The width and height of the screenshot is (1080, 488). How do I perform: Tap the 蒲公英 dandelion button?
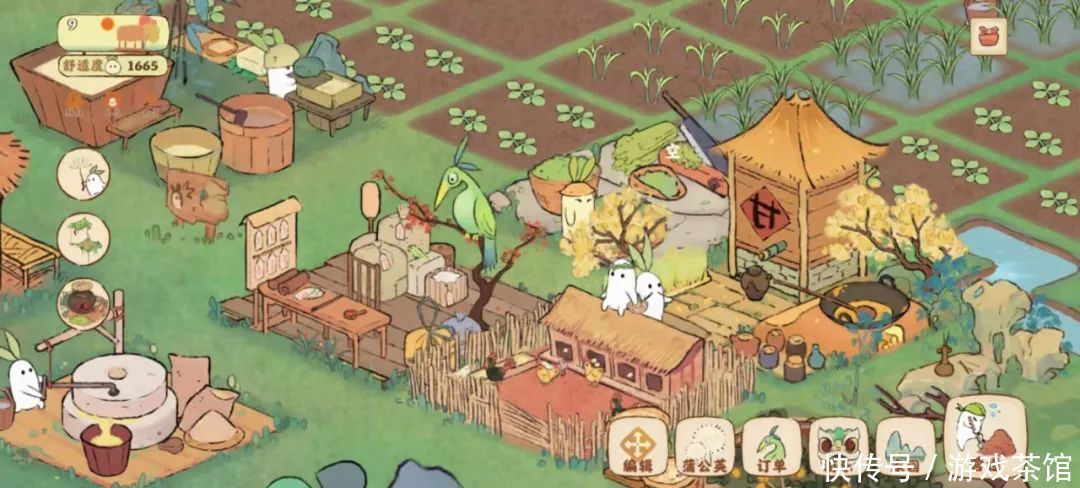point(705,446)
